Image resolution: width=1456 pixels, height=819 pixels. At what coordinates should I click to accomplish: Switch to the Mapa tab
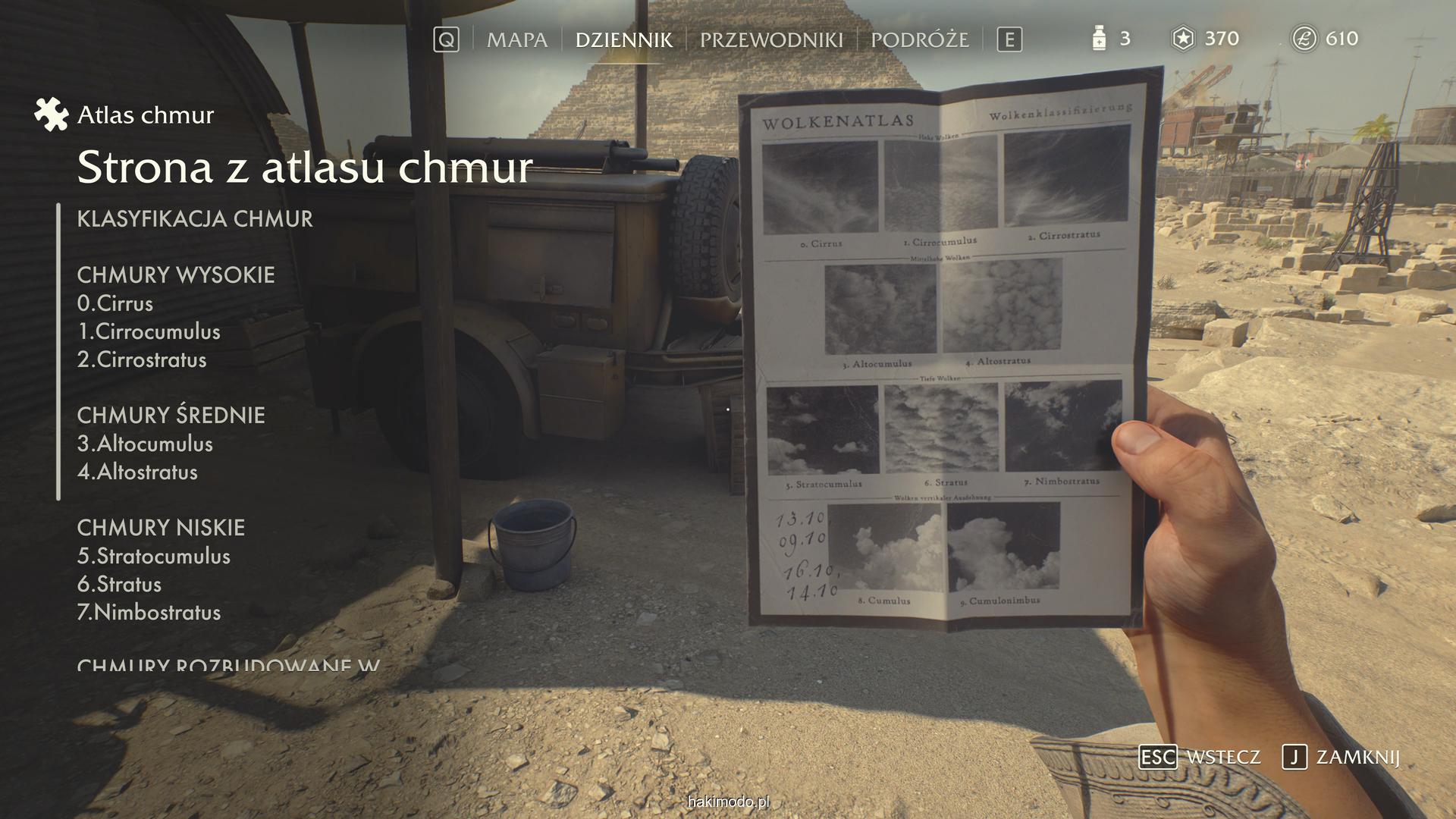(516, 39)
